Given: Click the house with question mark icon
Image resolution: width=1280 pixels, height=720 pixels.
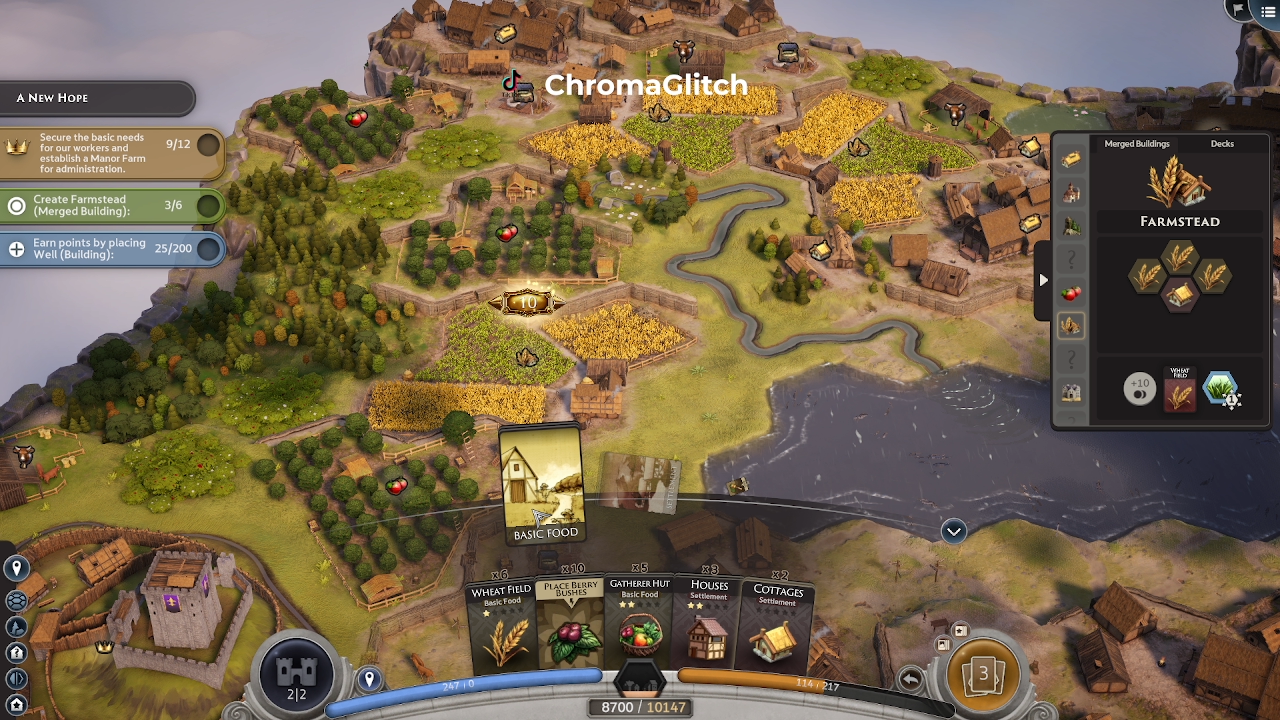Looking at the screenshot, I should tap(16, 653).
